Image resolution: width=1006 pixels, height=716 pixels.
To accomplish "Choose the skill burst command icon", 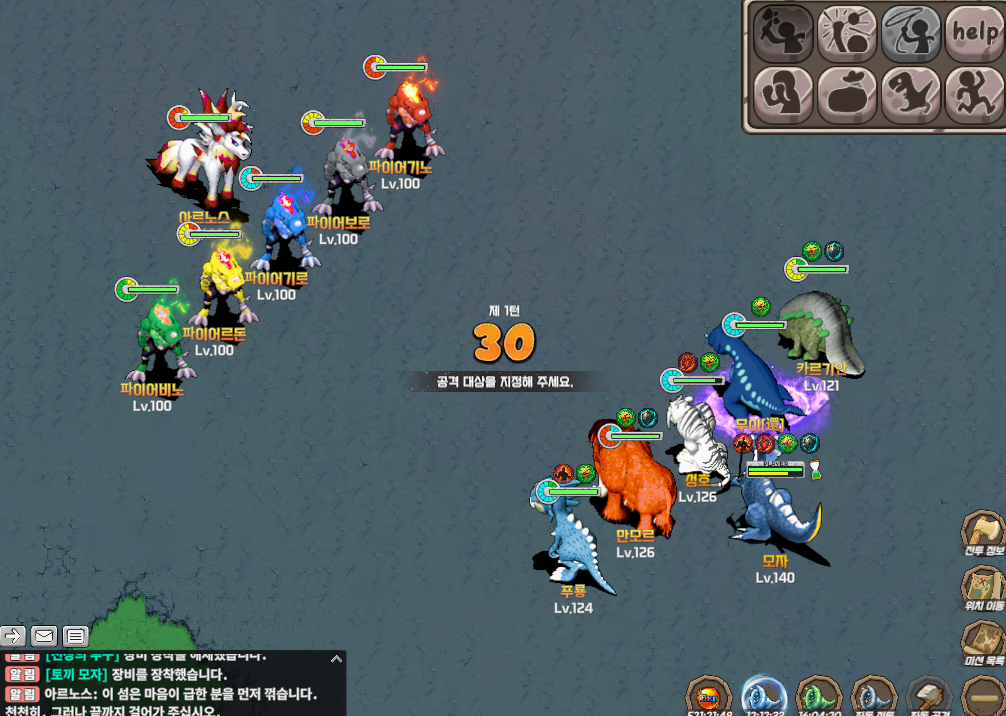I will 846,31.
